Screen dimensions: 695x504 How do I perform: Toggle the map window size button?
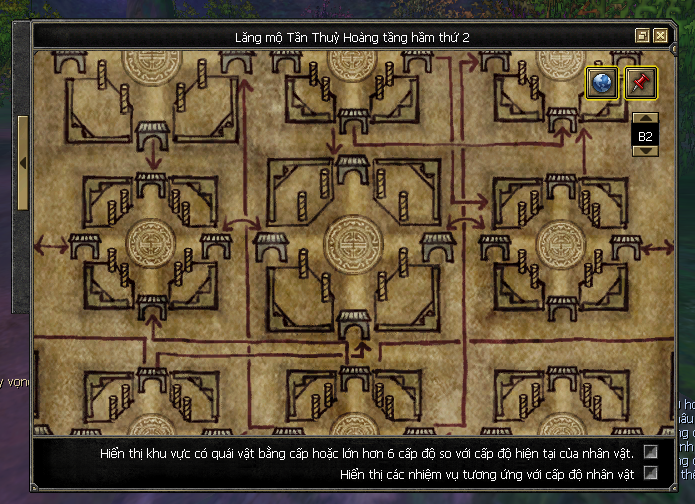(x=643, y=36)
